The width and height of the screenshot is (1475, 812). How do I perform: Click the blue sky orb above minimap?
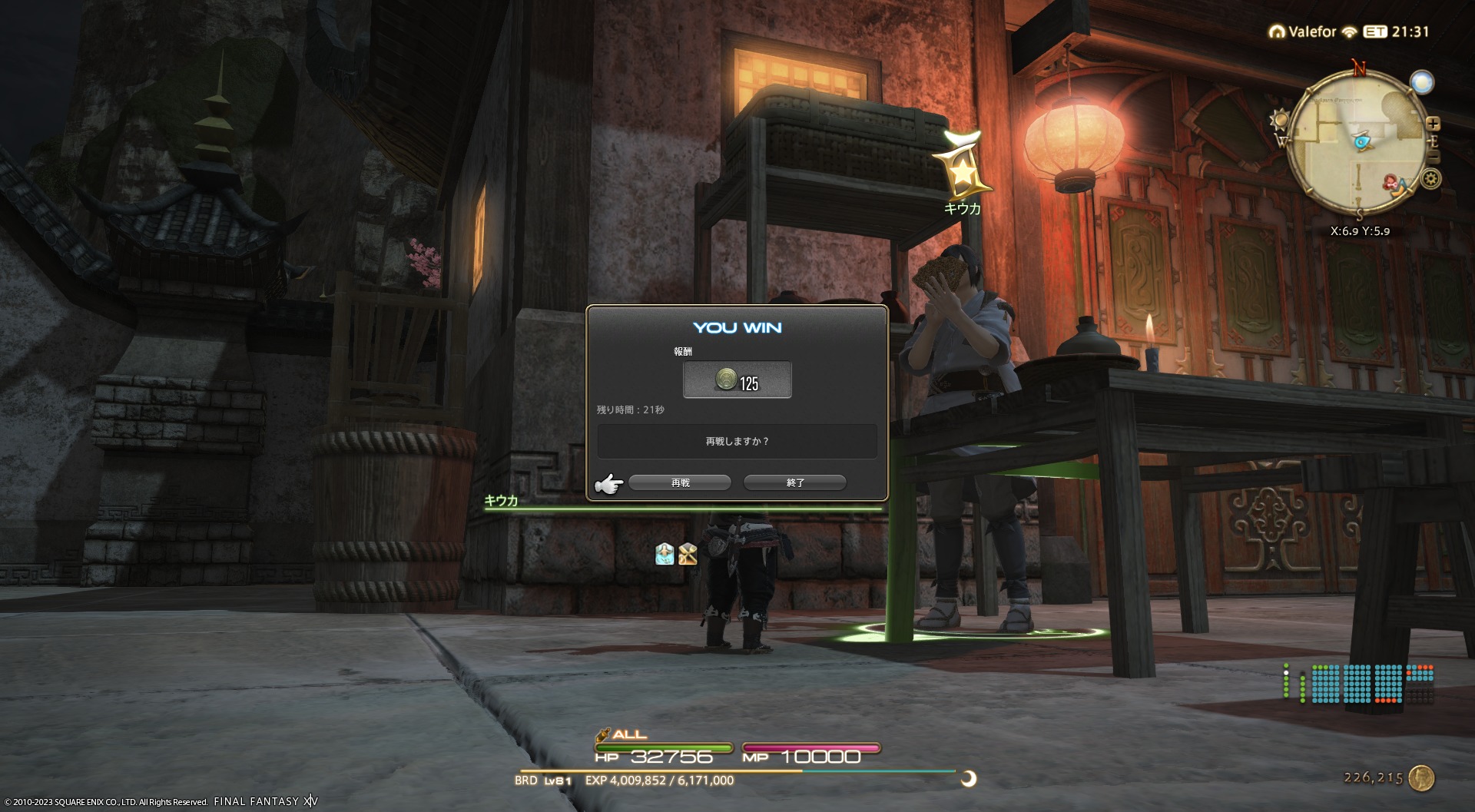1422,82
